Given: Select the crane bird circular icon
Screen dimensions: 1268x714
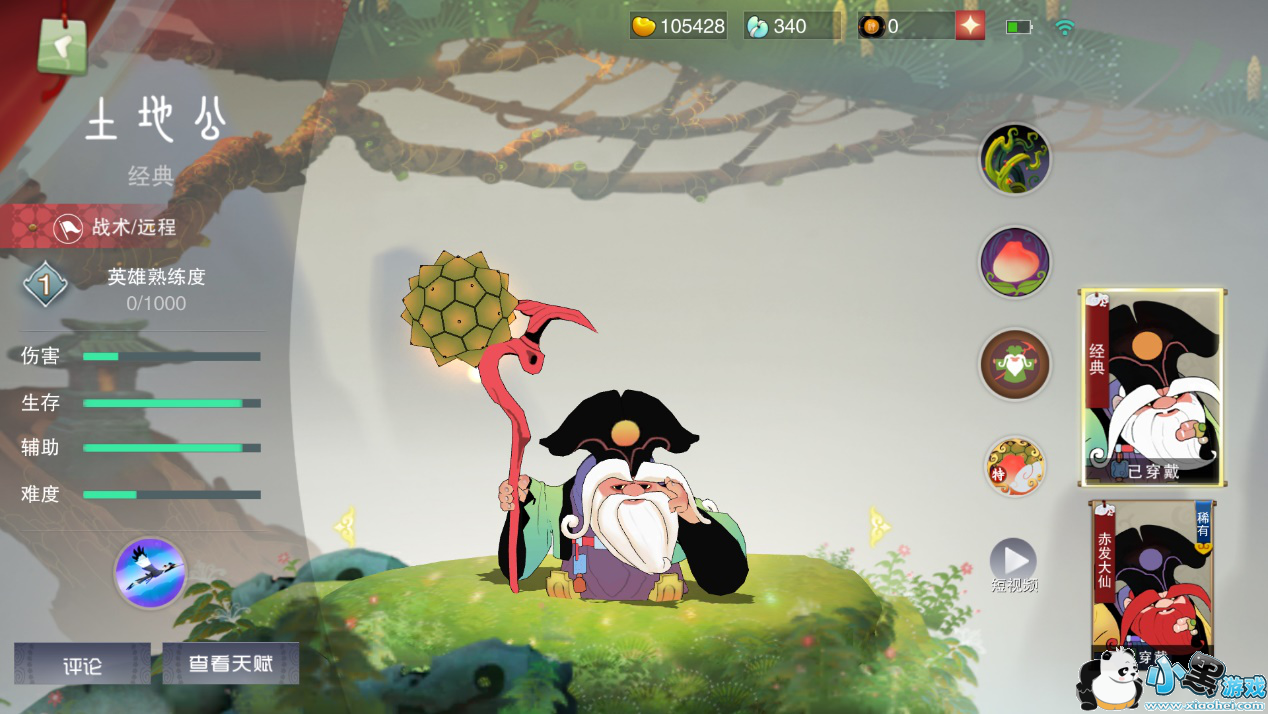Looking at the screenshot, I should (x=150, y=573).
